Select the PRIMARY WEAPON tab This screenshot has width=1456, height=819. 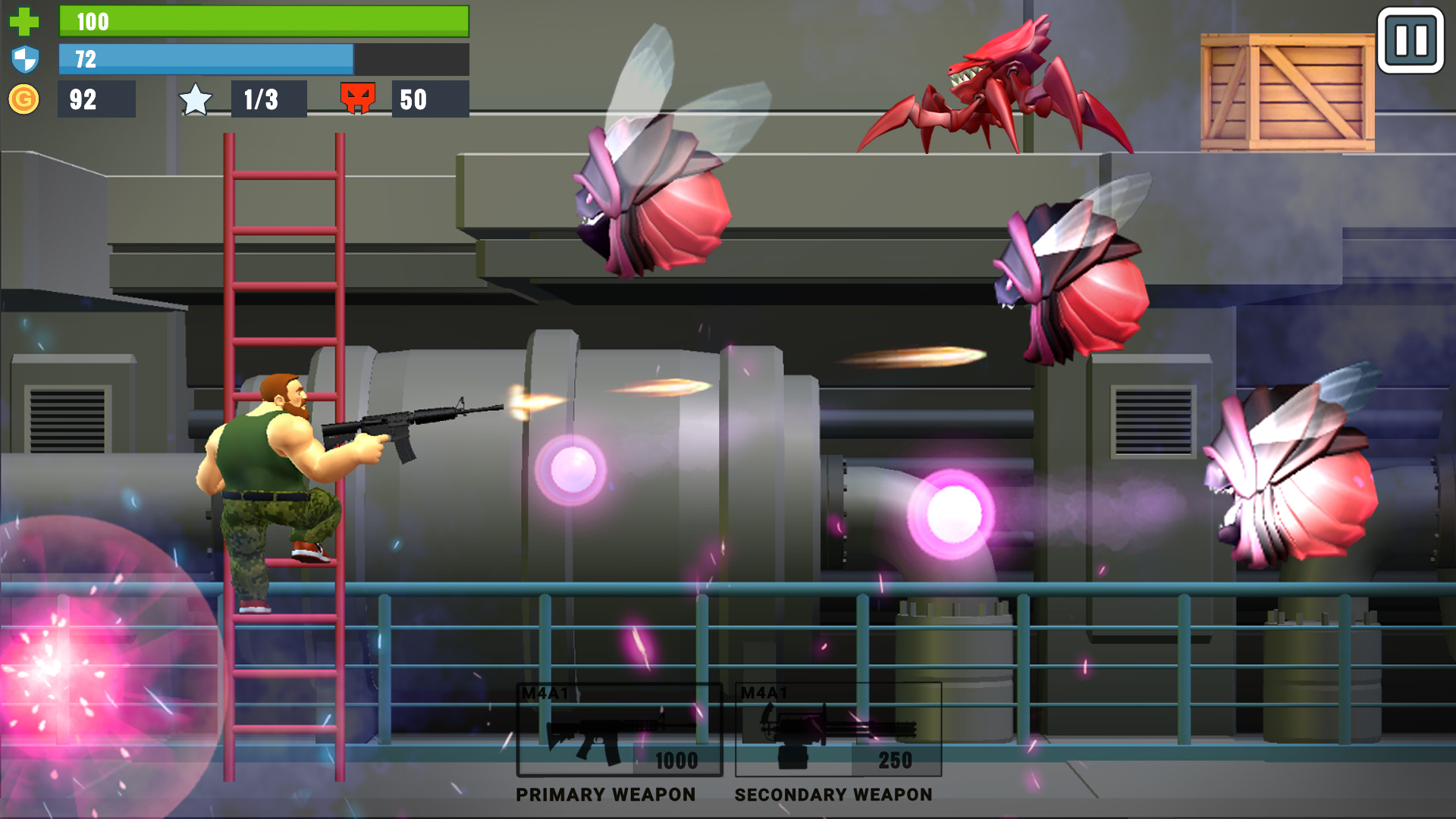click(x=605, y=795)
